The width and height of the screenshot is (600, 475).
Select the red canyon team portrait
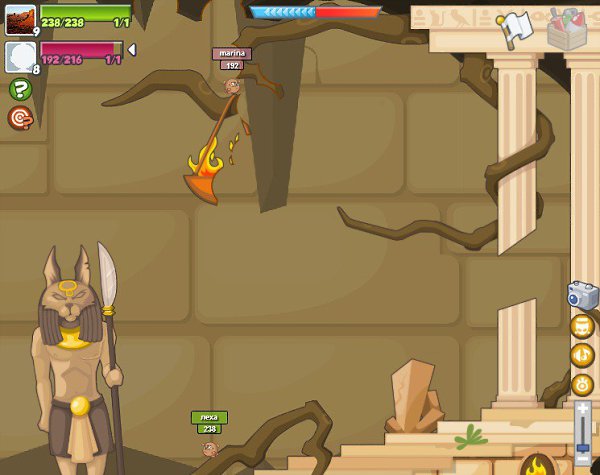click(x=20, y=19)
